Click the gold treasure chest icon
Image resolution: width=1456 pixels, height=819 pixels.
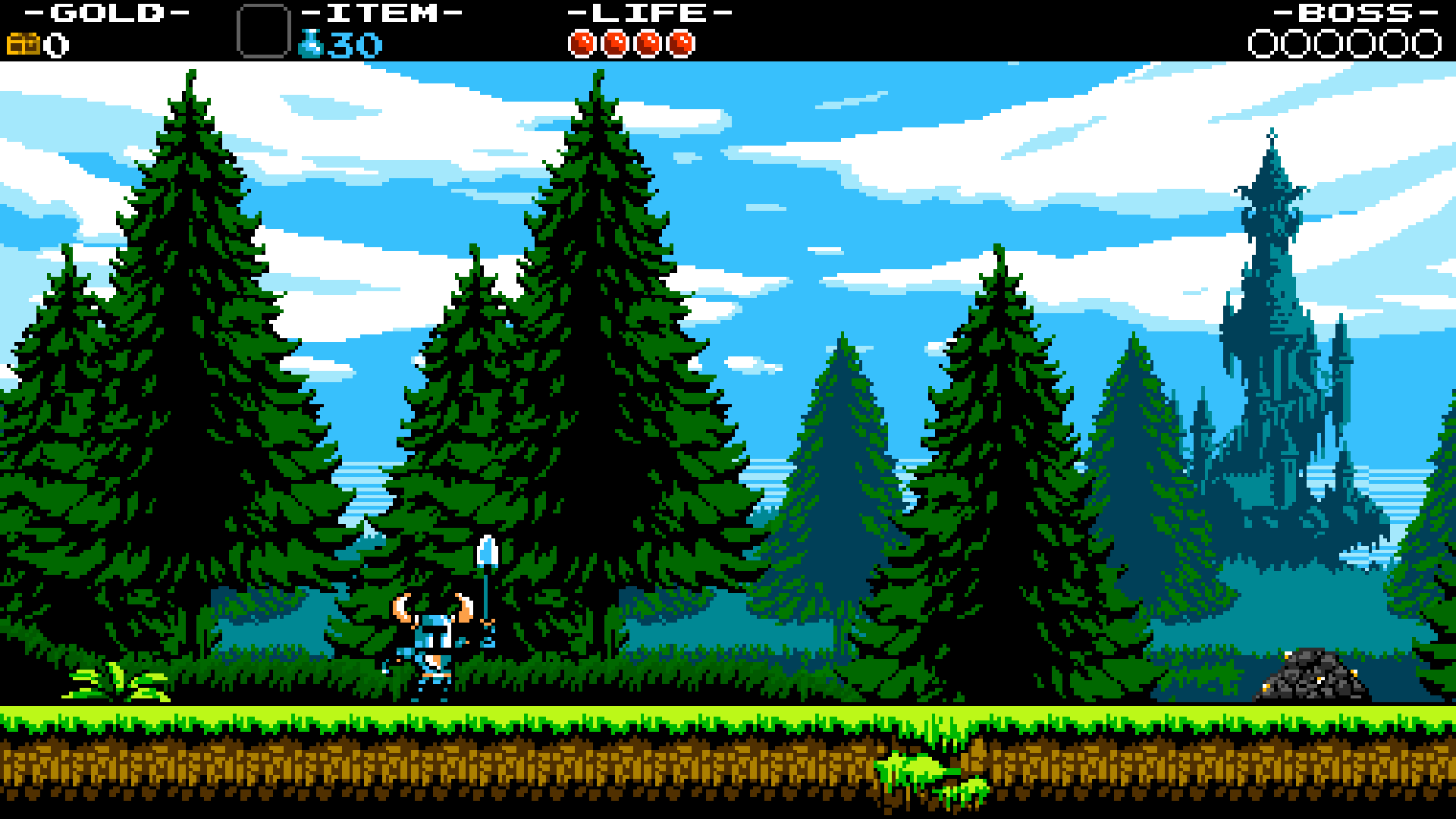pos(24,43)
